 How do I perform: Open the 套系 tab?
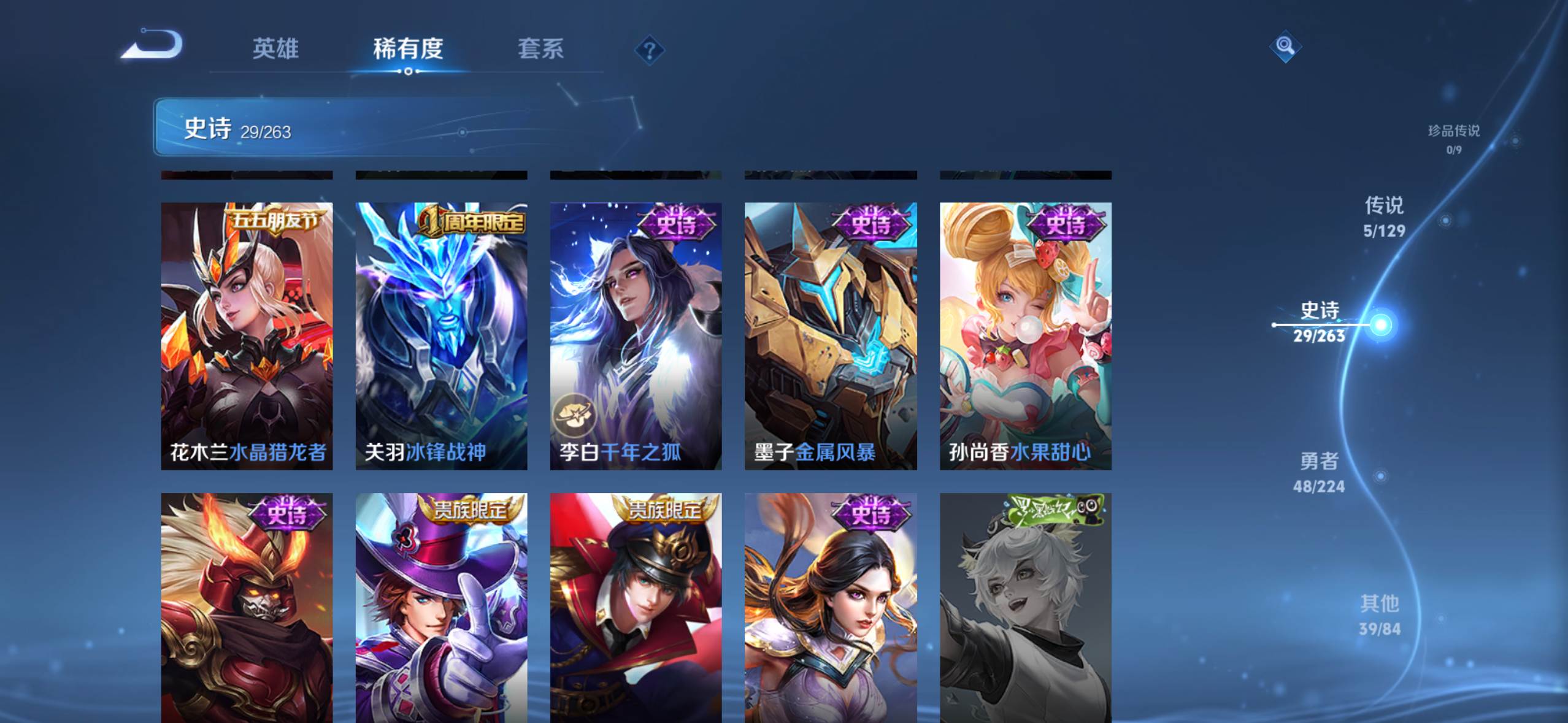[x=540, y=48]
